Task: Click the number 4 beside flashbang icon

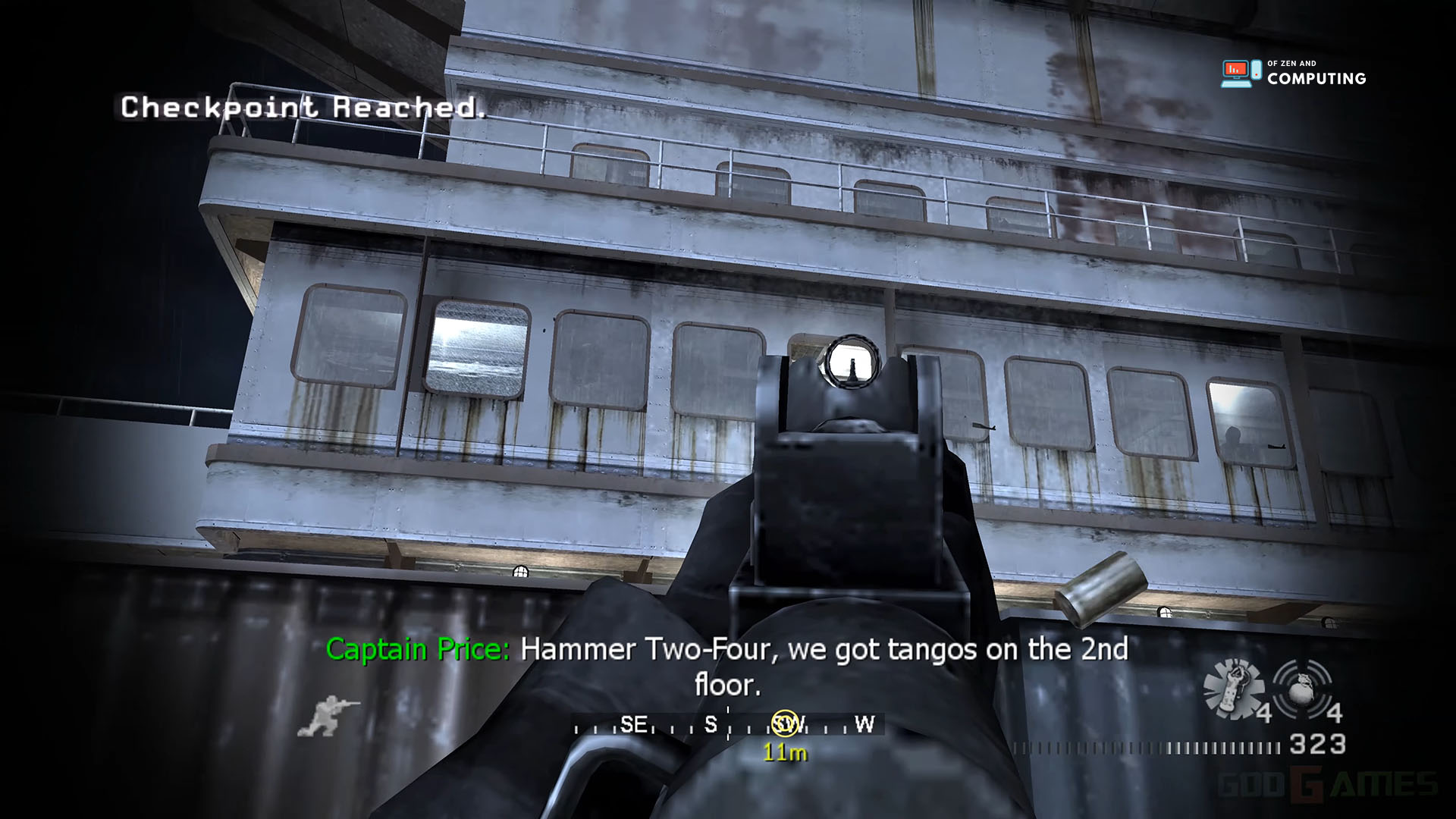Action: click(1265, 713)
